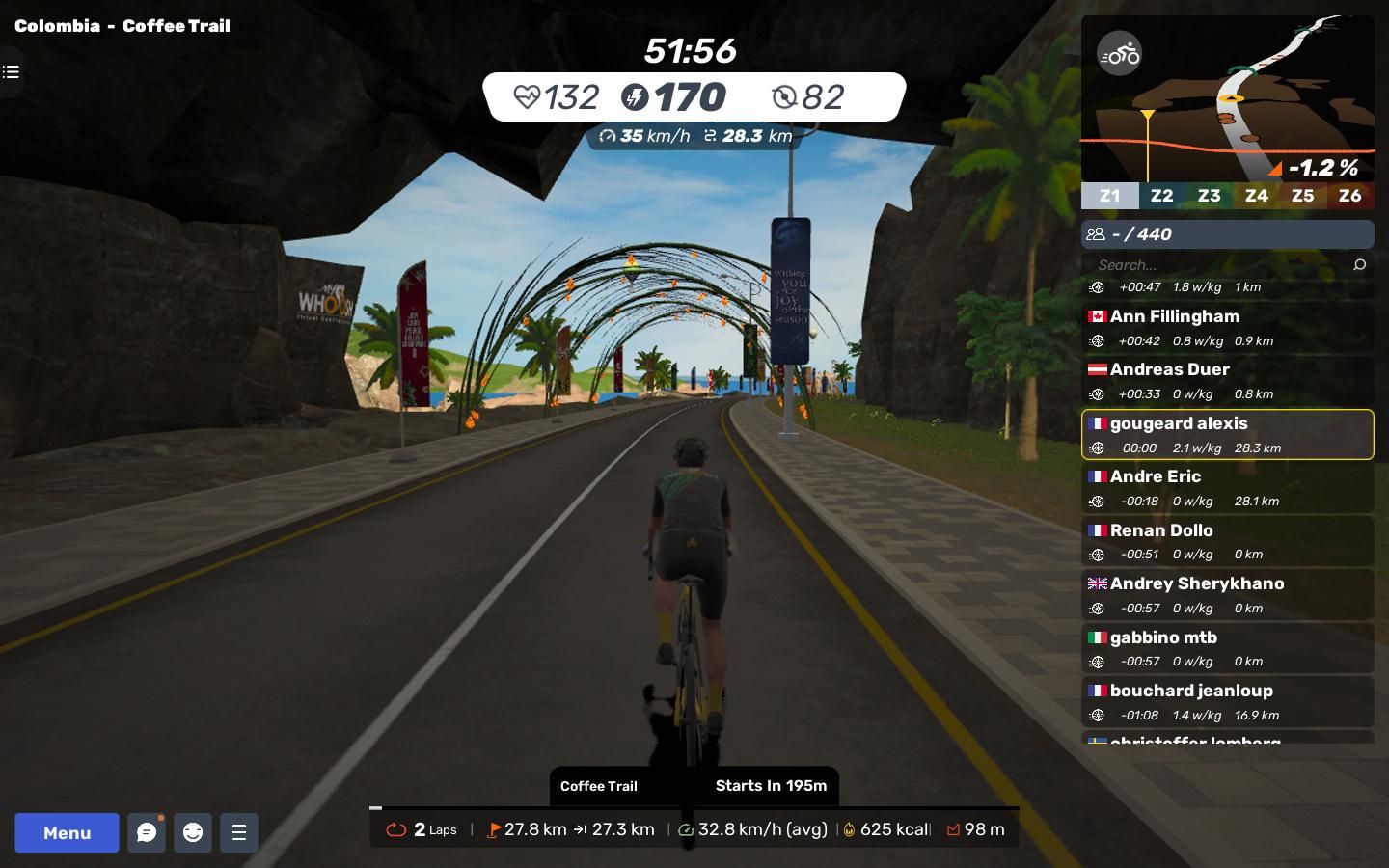This screenshot has width=1389, height=868.
Task: Open the smiley emote button
Action: [193, 832]
